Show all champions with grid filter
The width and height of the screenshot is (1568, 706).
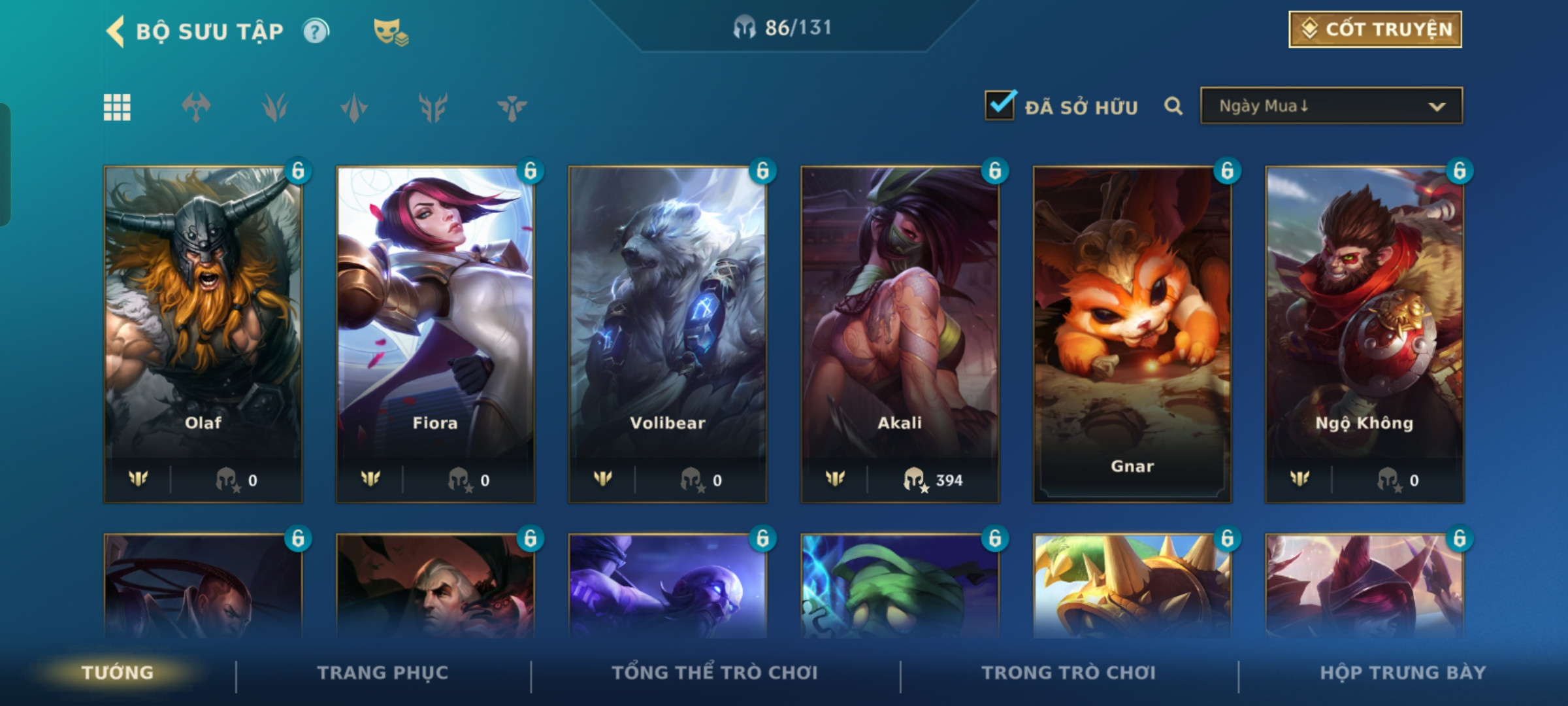(x=117, y=107)
